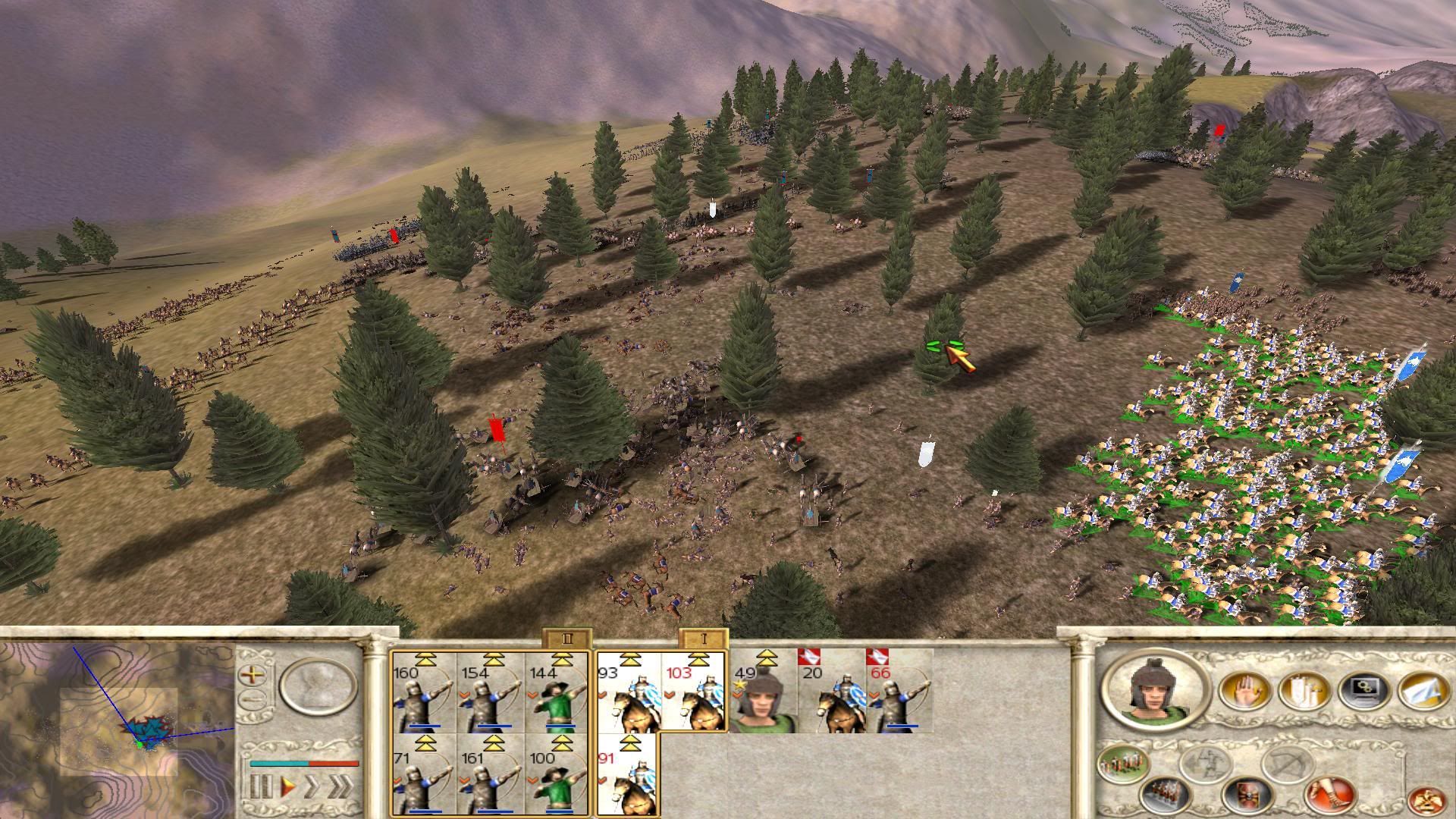Set battle speed to double fast-forward
Viewport: 1456px width, 819px height.
pos(312,786)
